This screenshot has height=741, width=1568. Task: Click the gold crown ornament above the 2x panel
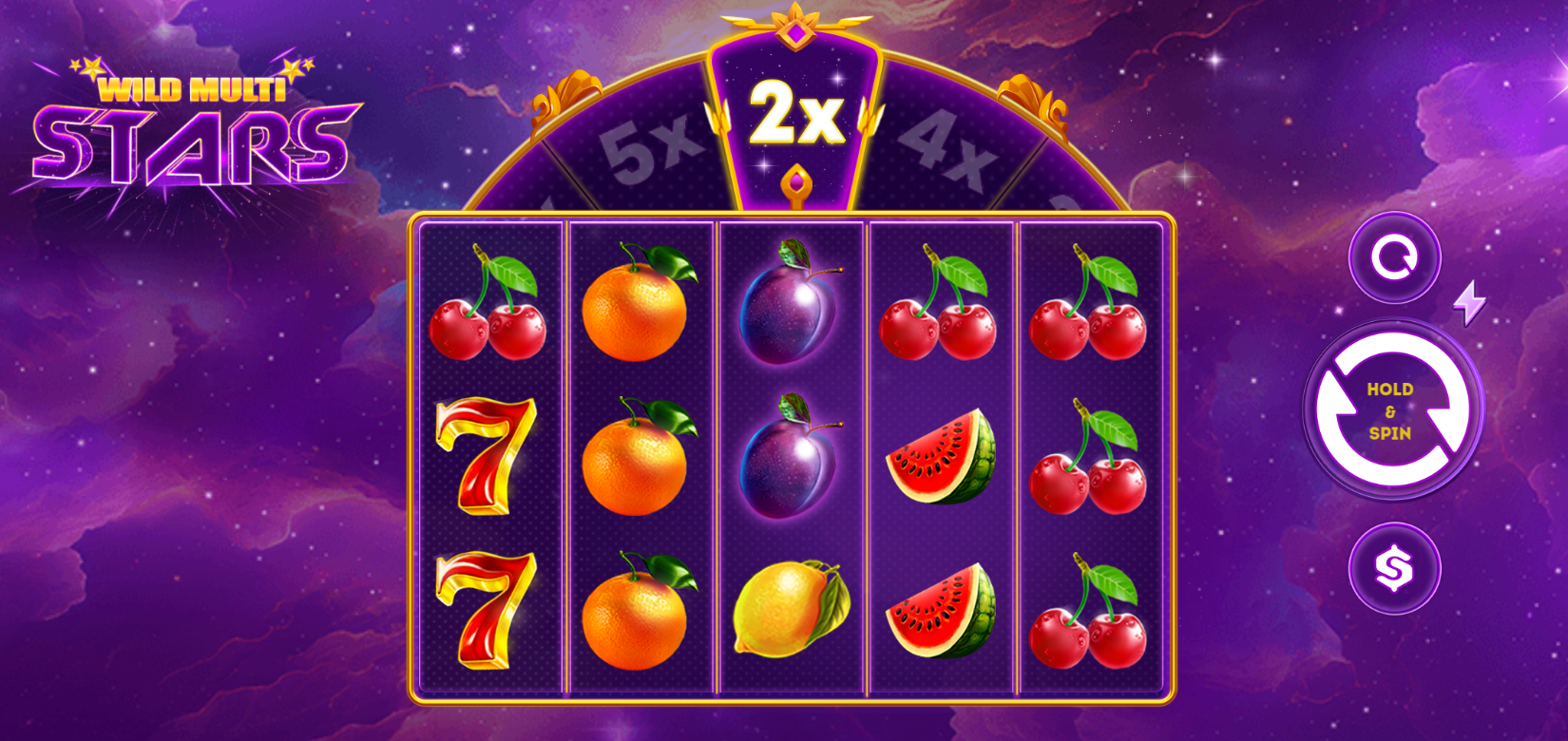click(796, 27)
